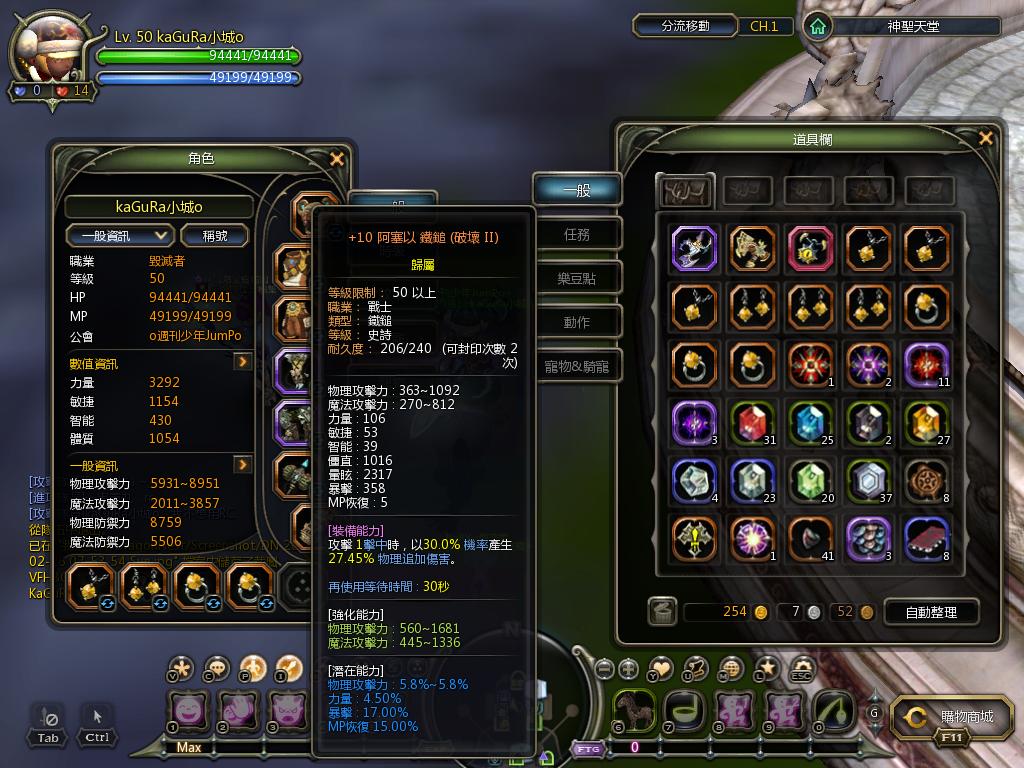The width and height of the screenshot is (1024, 768).
Task: Select the 動作 tab
Action: (577, 322)
